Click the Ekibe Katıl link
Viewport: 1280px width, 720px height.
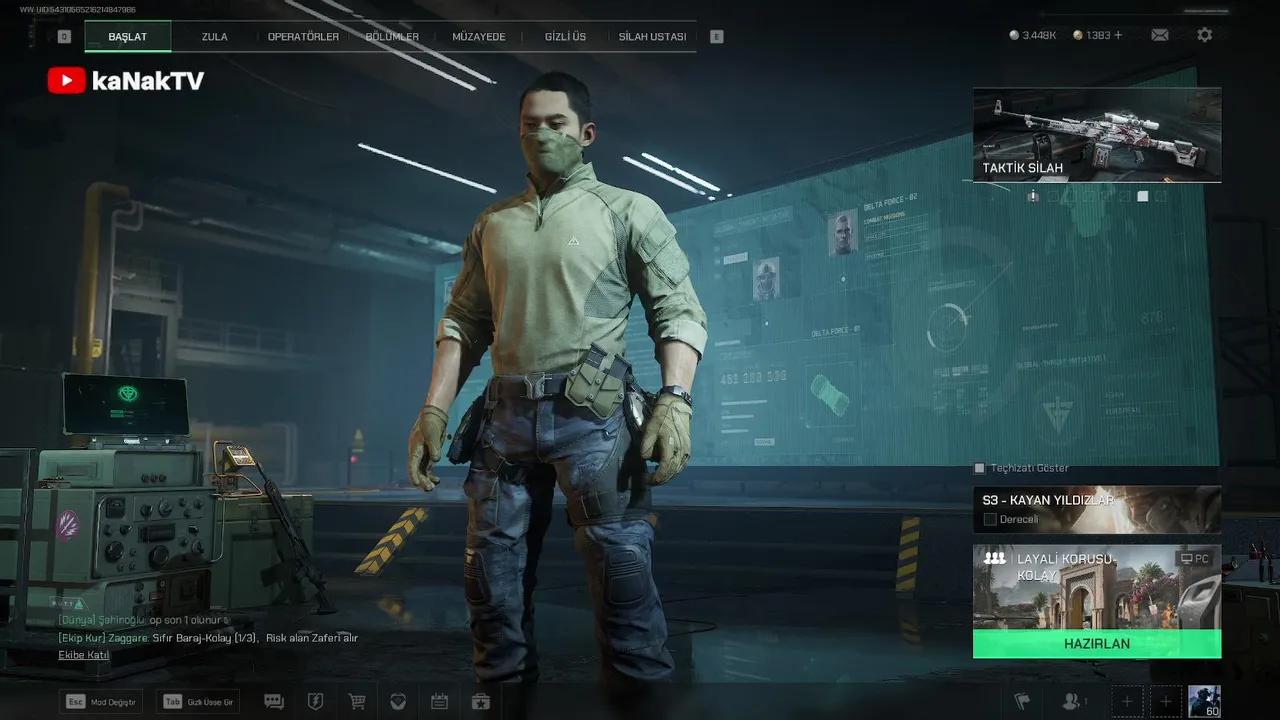click(x=82, y=654)
